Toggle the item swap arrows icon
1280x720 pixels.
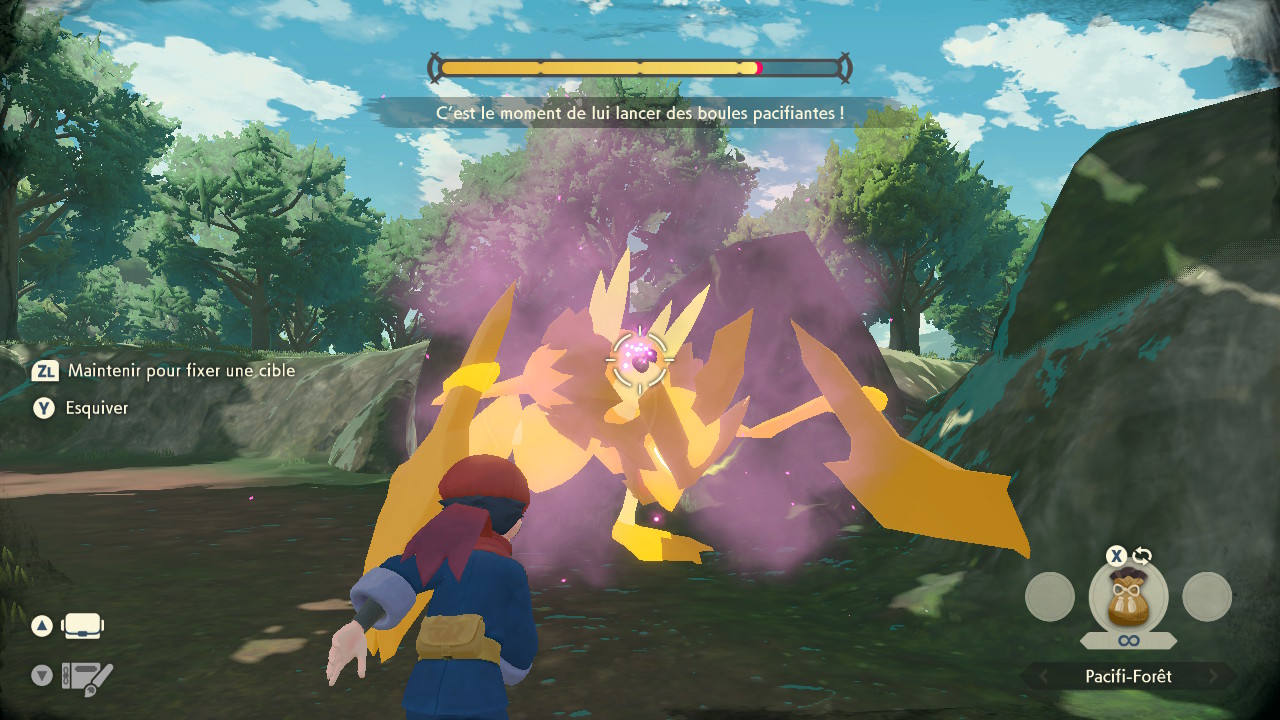(1142, 556)
